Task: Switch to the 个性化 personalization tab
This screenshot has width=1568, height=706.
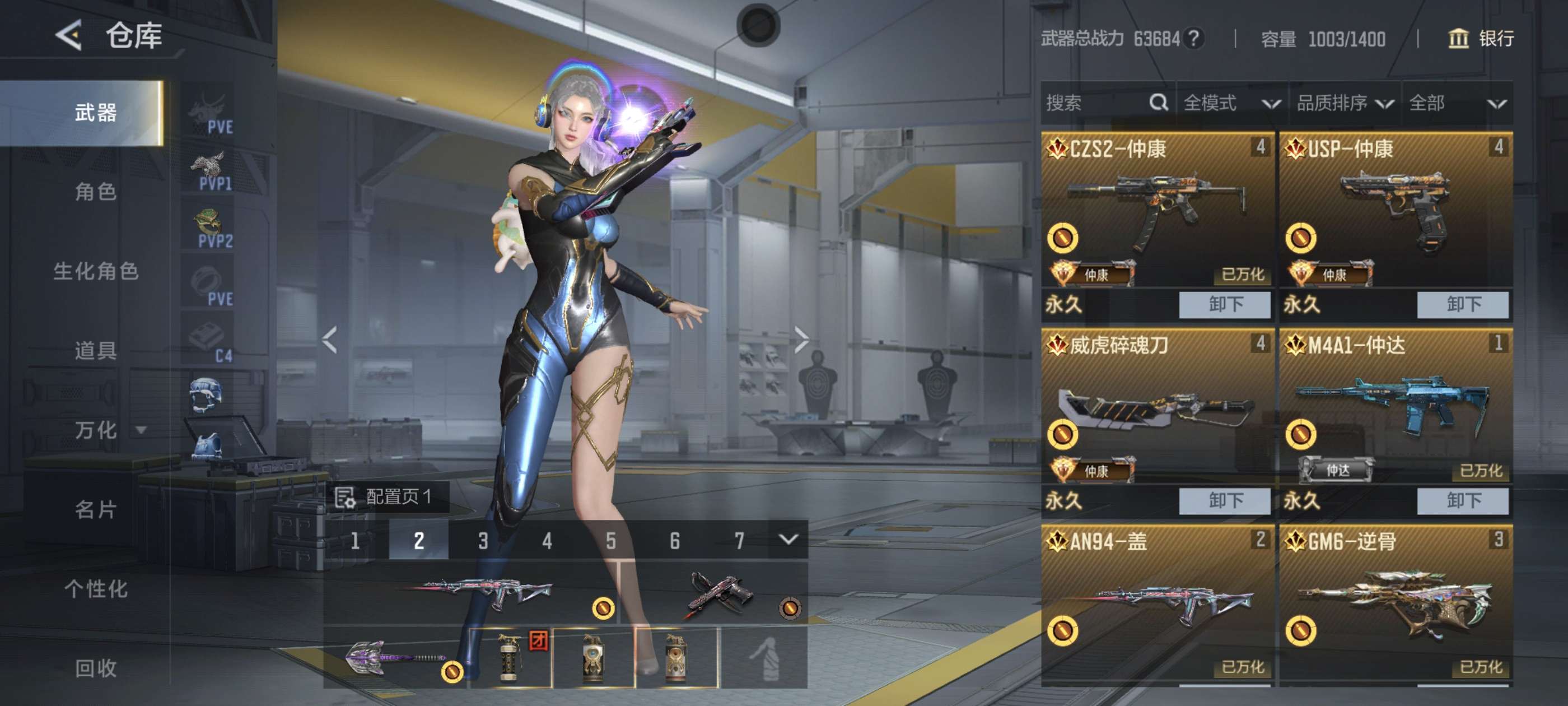Action: click(96, 588)
